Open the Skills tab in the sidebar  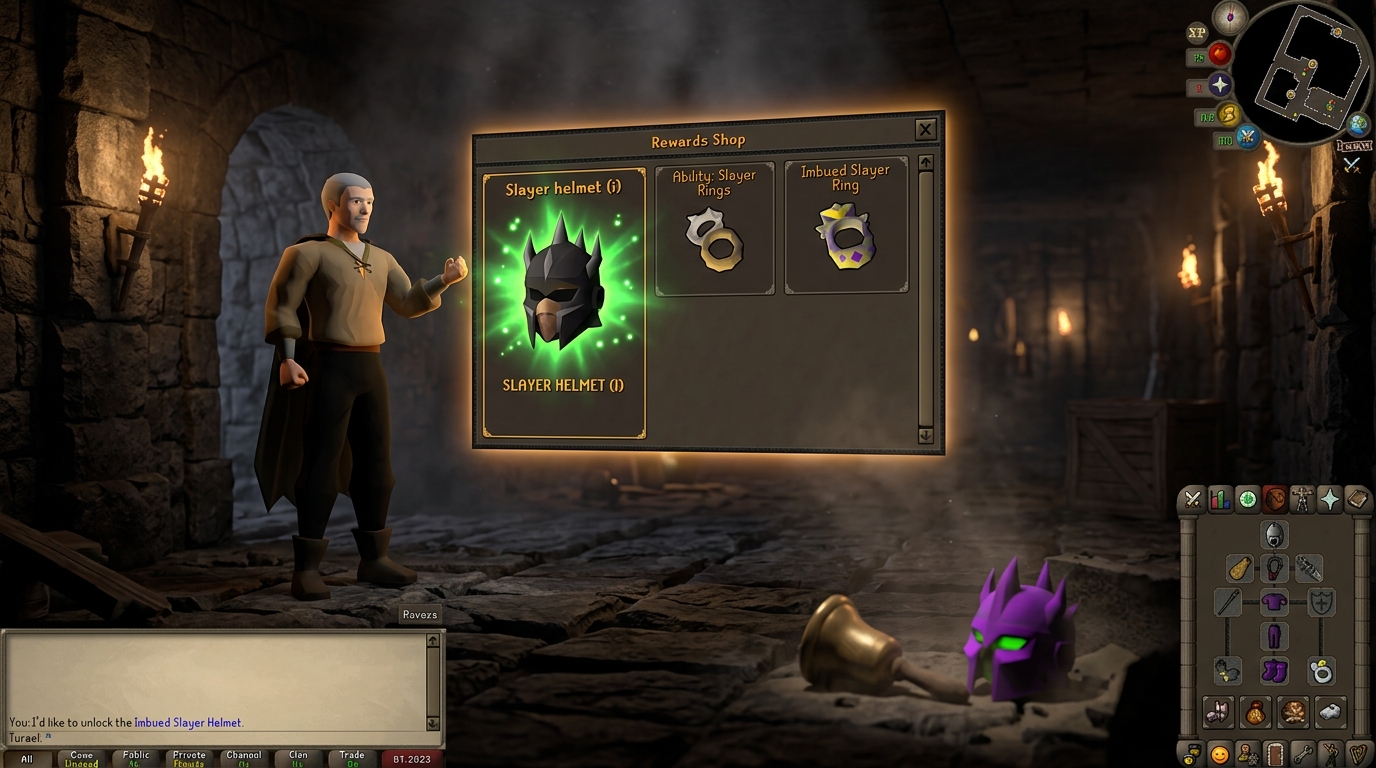tap(1220, 499)
